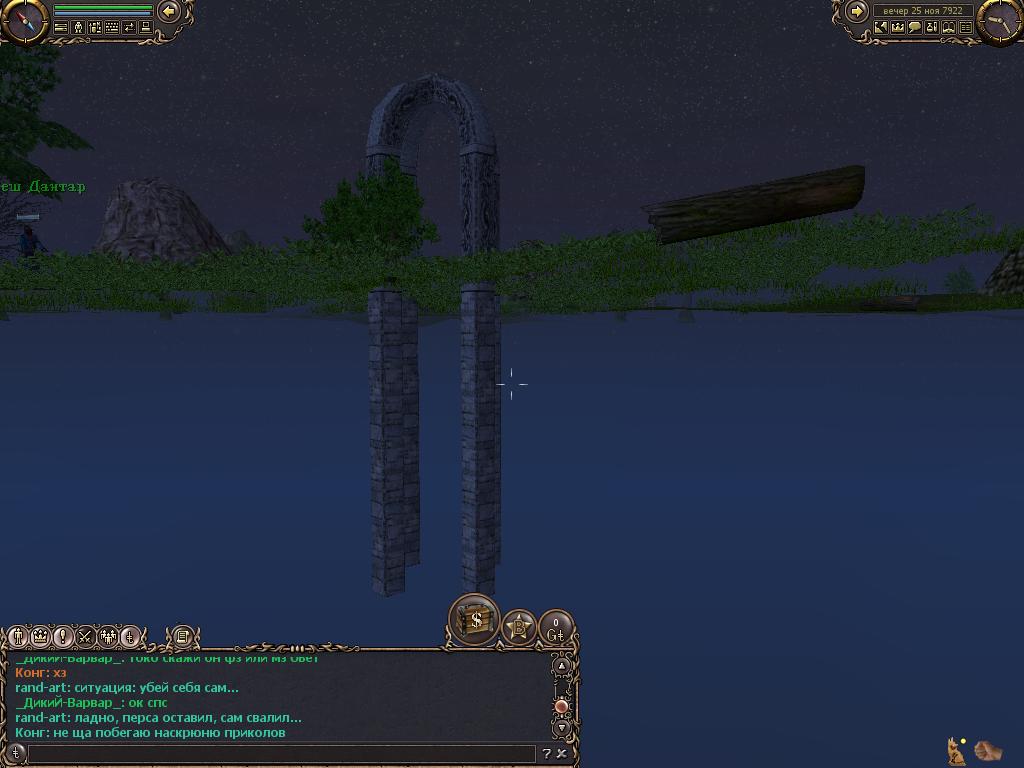Click the G currency counter button
The image size is (1024, 768).
556,629
